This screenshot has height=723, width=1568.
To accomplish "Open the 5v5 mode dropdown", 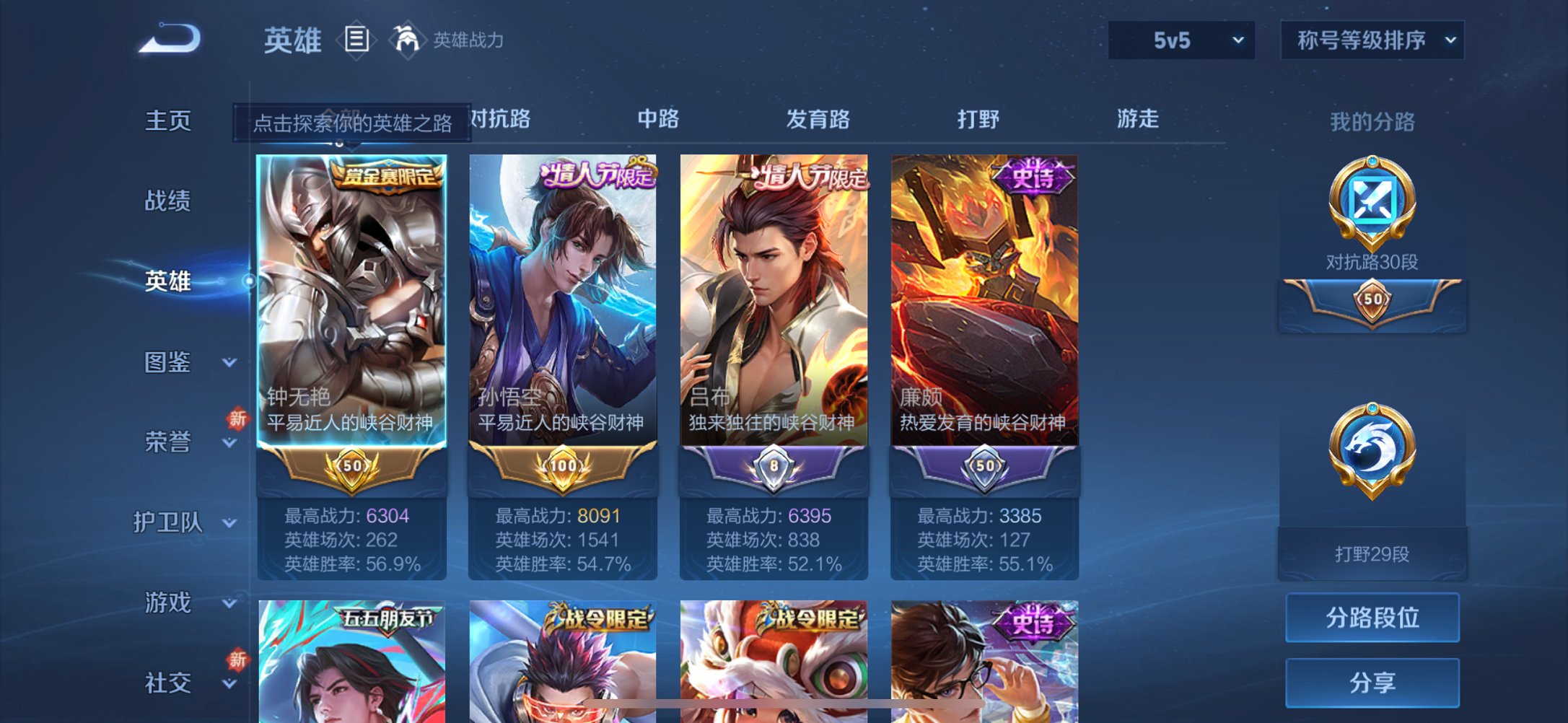I will [1181, 41].
